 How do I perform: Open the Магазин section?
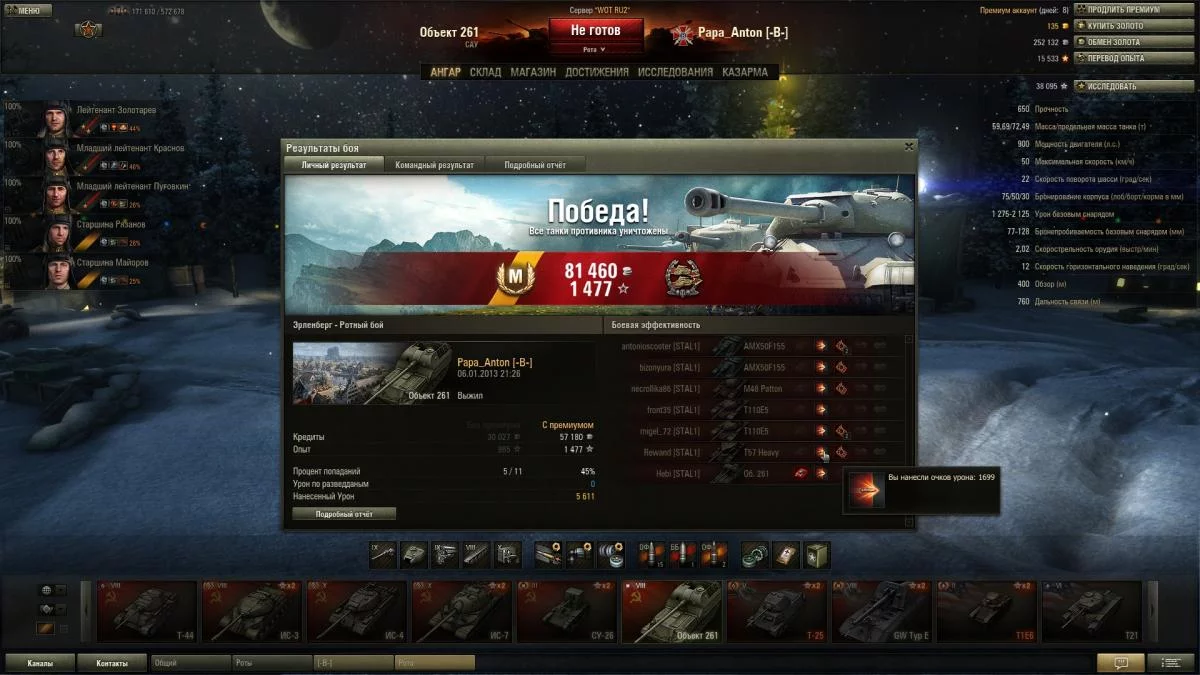tap(533, 72)
